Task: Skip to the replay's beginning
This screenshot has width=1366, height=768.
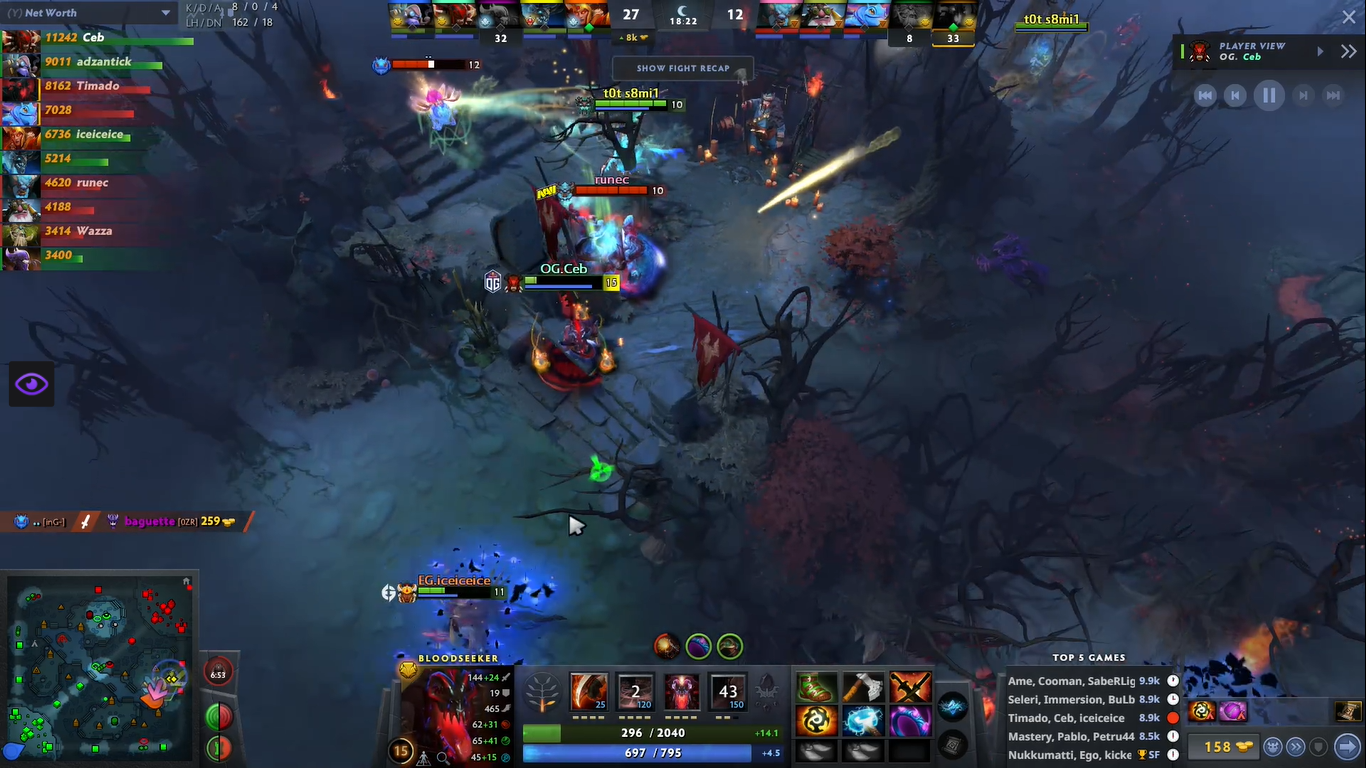Action: tap(1205, 95)
